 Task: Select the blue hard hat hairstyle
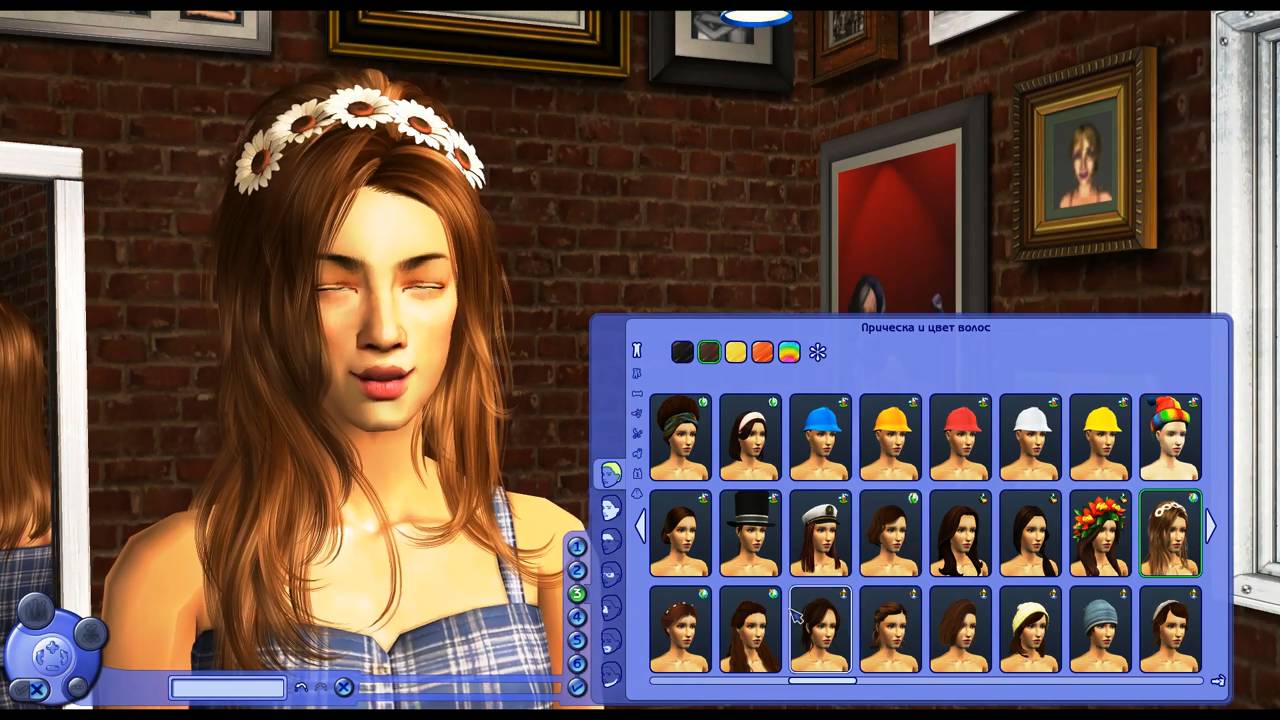click(x=820, y=438)
